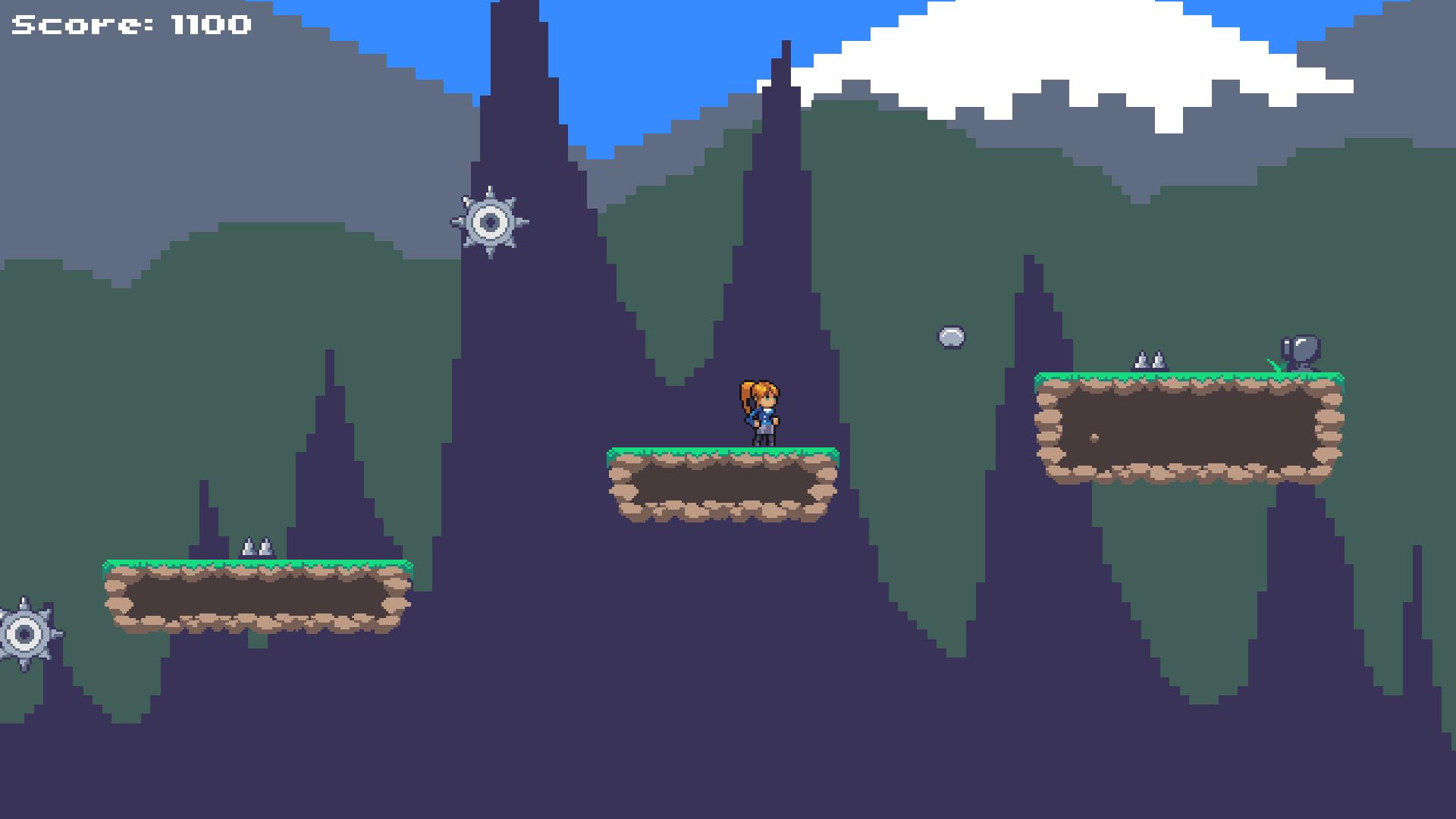Click the Score: 1100 display
This screenshot has height=819, width=1456.
click(129, 25)
